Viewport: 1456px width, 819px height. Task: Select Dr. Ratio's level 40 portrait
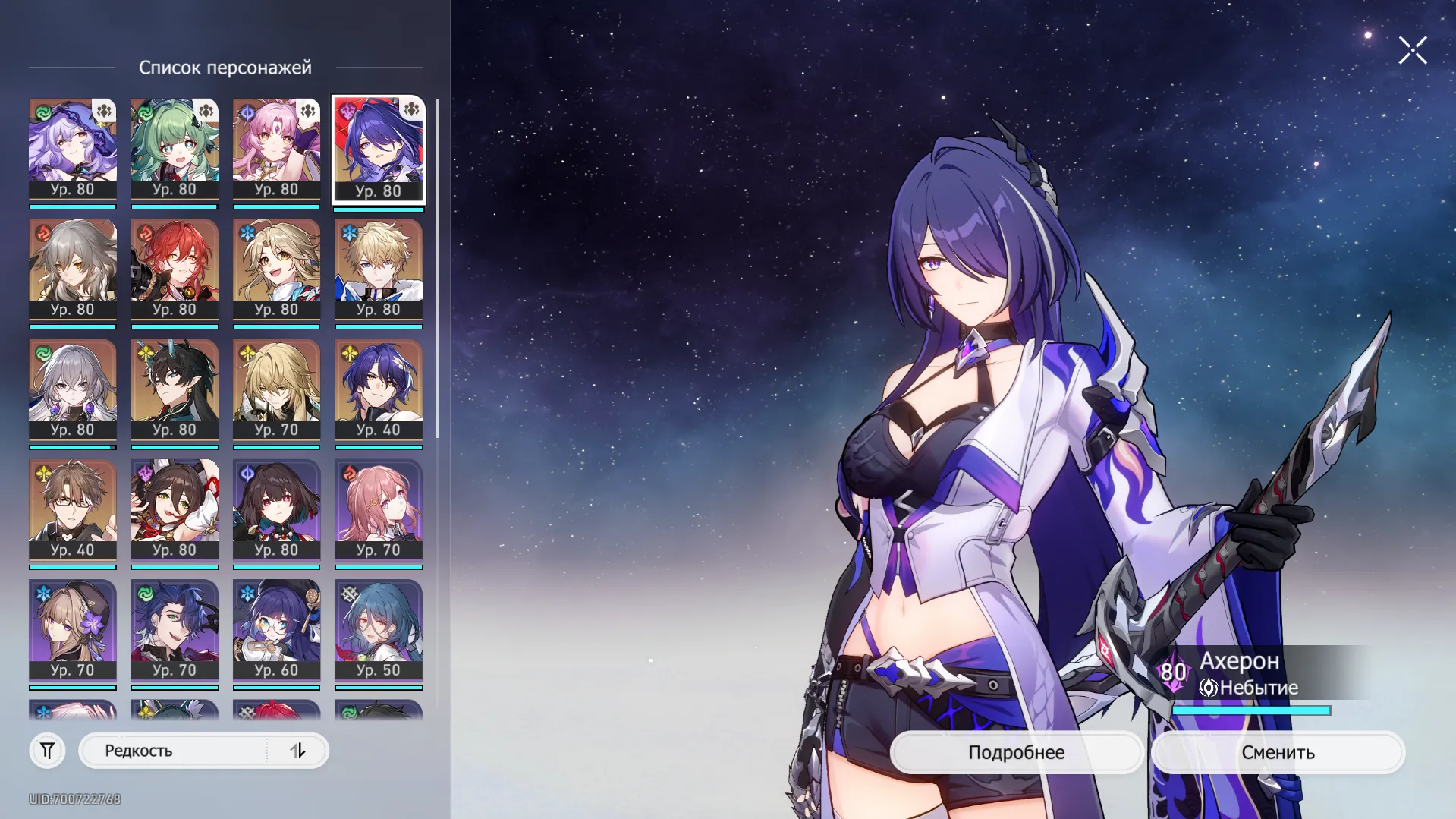tap(379, 389)
